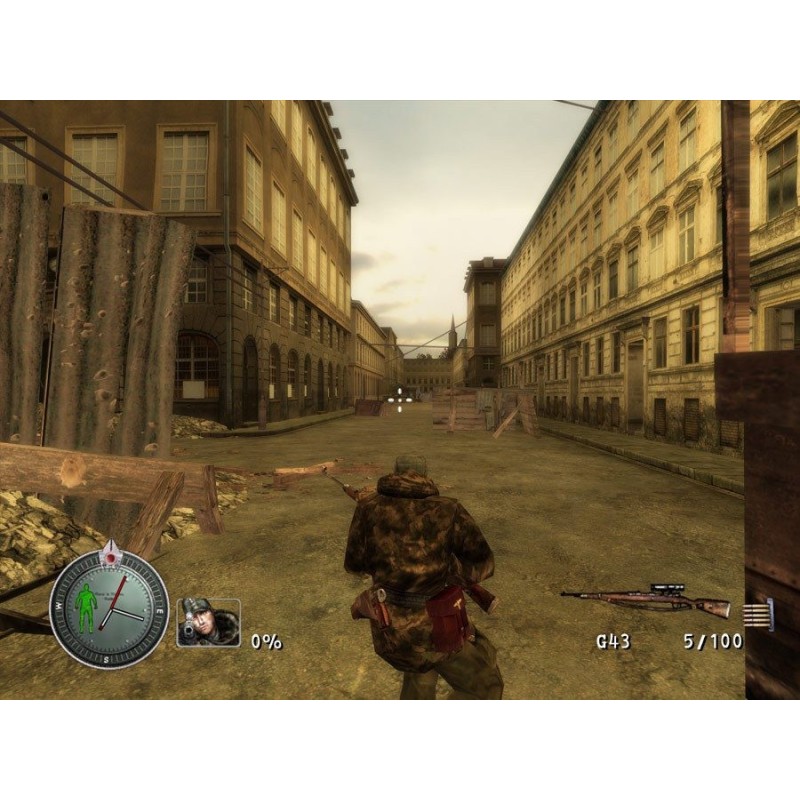The image size is (800, 800).
Task: Select the soldier portrait icon
Action: coord(208,622)
